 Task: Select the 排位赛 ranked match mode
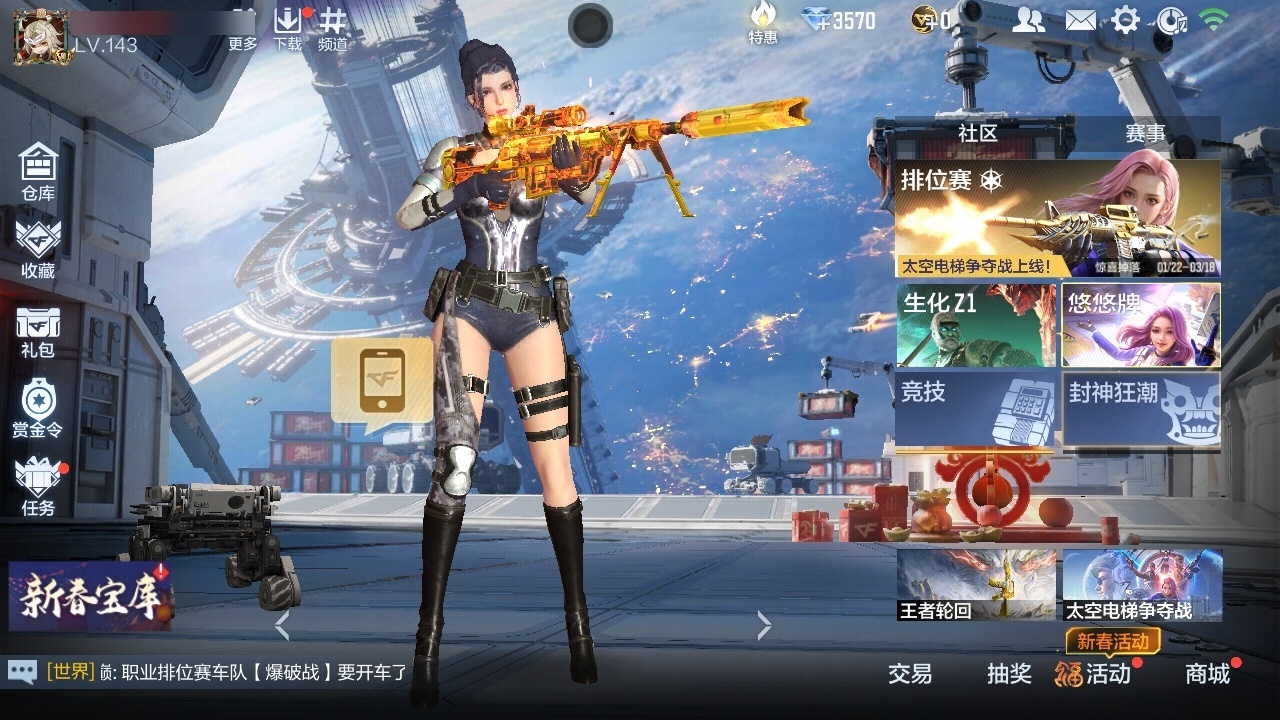[1057, 219]
